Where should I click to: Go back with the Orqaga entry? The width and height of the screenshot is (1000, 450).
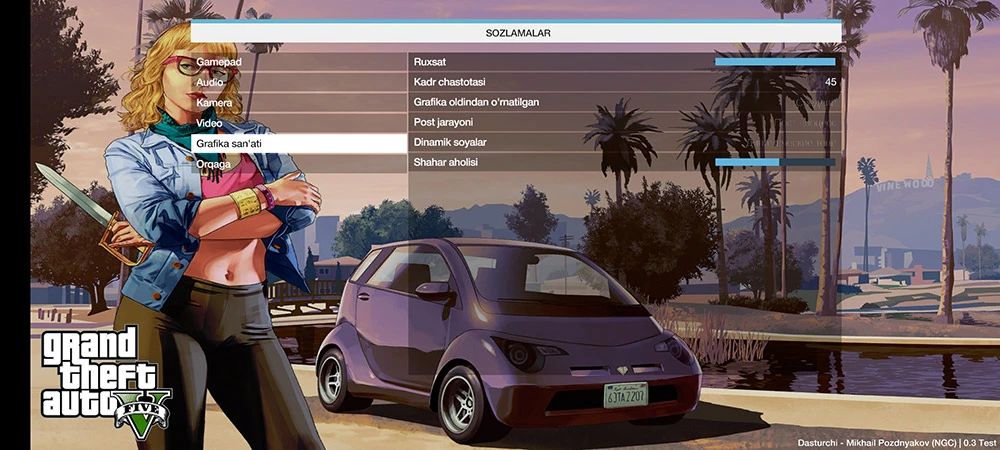298,163
